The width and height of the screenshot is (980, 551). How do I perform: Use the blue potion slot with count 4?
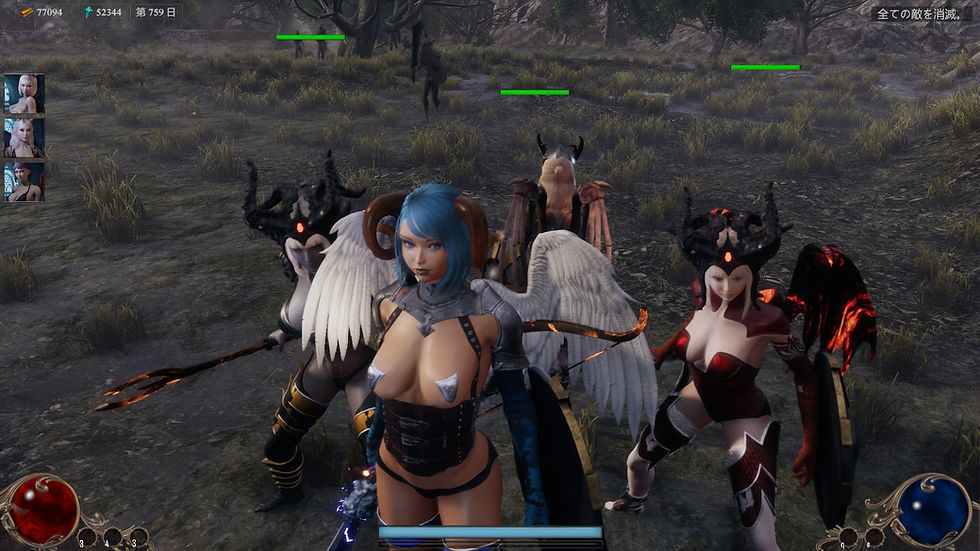coord(114,537)
